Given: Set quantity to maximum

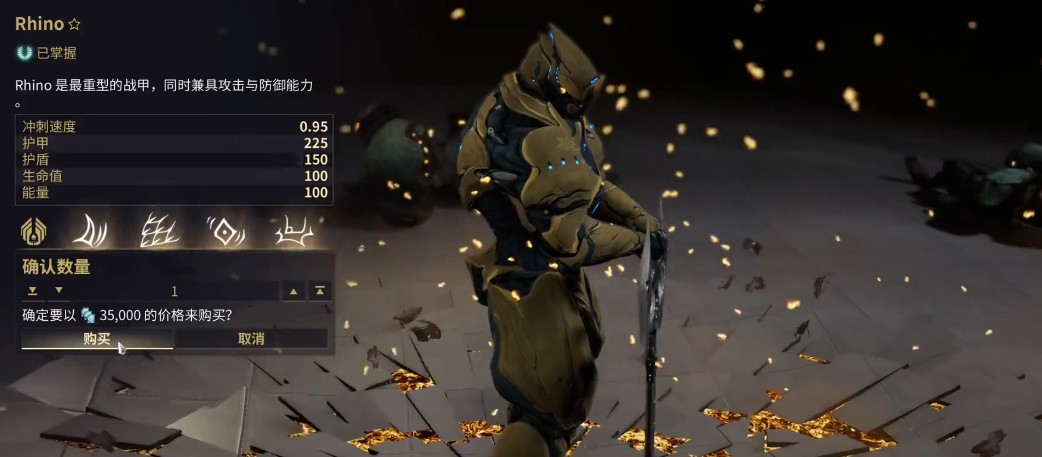Looking at the screenshot, I should (320, 291).
